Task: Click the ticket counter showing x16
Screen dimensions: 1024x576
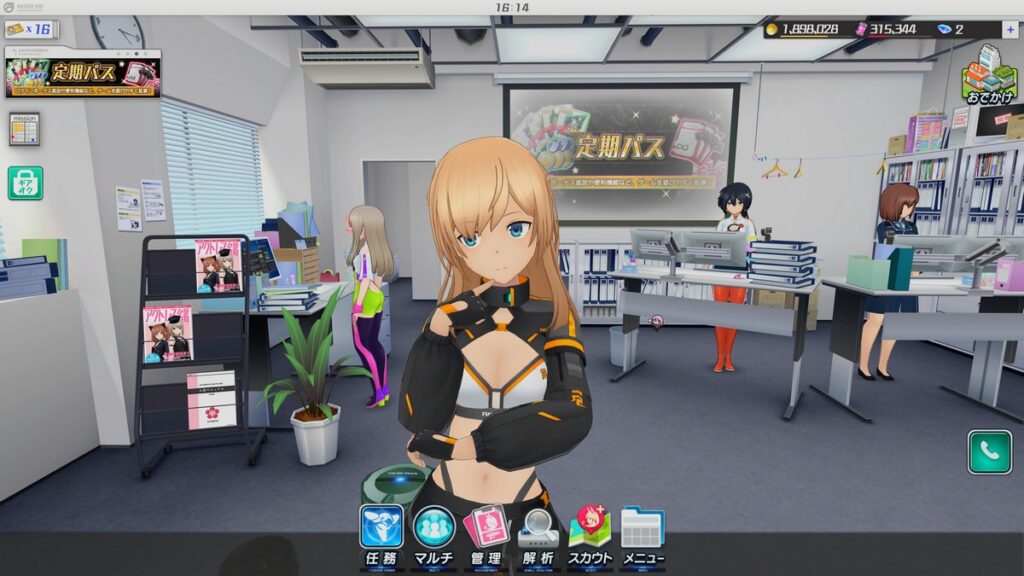Action: 29,30
